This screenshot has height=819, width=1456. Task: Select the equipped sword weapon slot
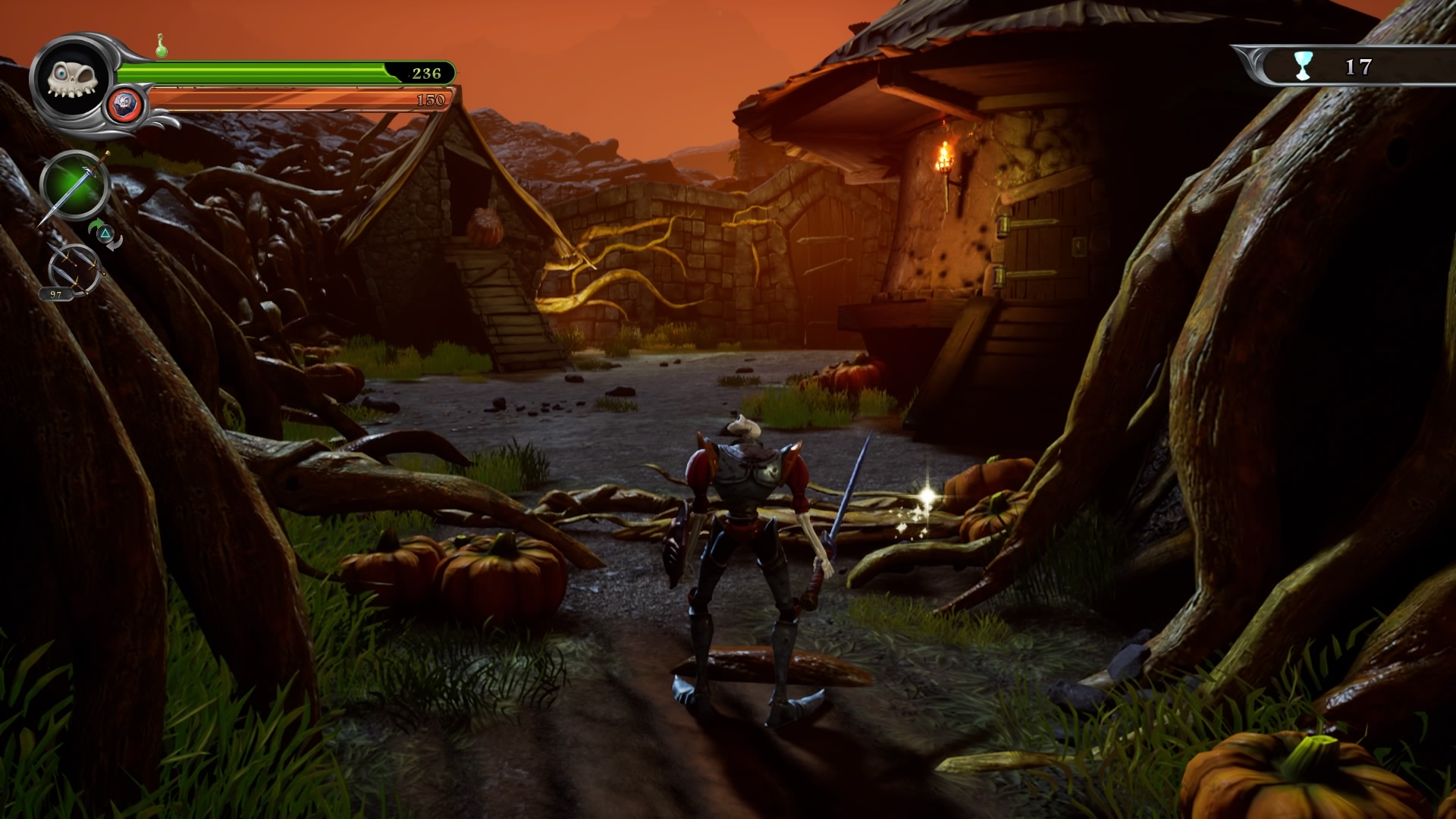click(x=74, y=186)
